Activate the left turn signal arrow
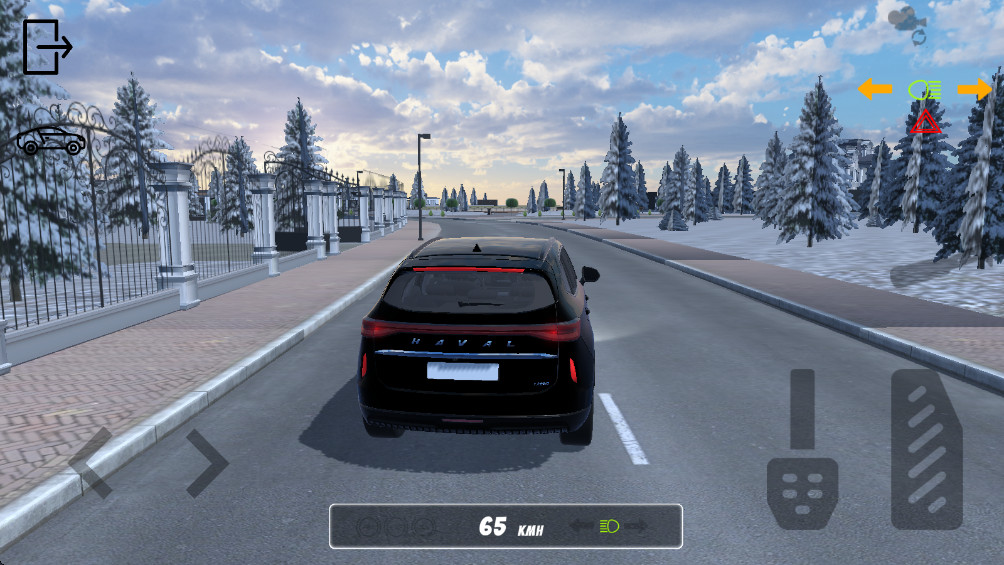 tap(875, 90)
